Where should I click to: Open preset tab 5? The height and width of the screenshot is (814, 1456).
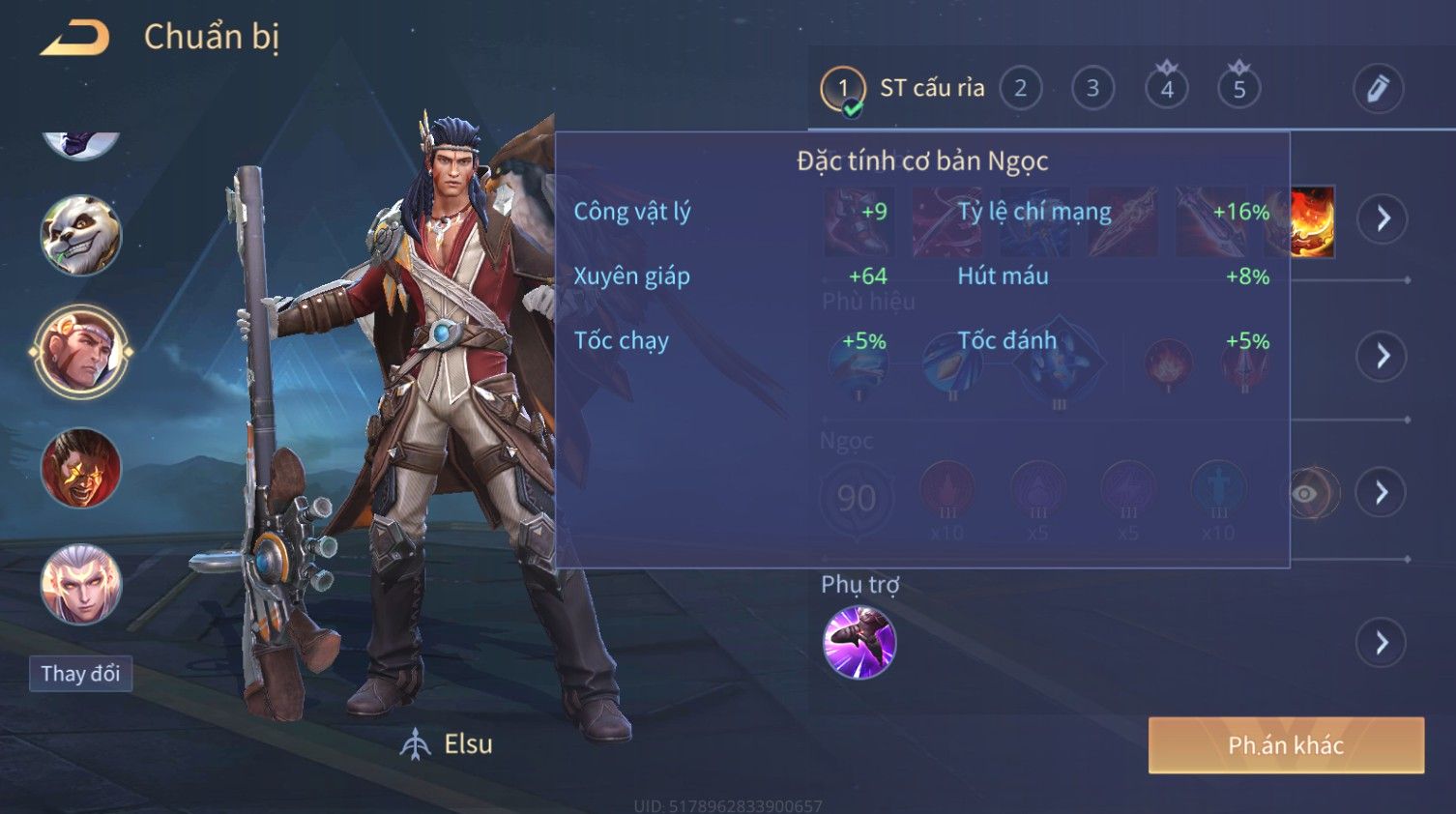[x=1238, y=88]
